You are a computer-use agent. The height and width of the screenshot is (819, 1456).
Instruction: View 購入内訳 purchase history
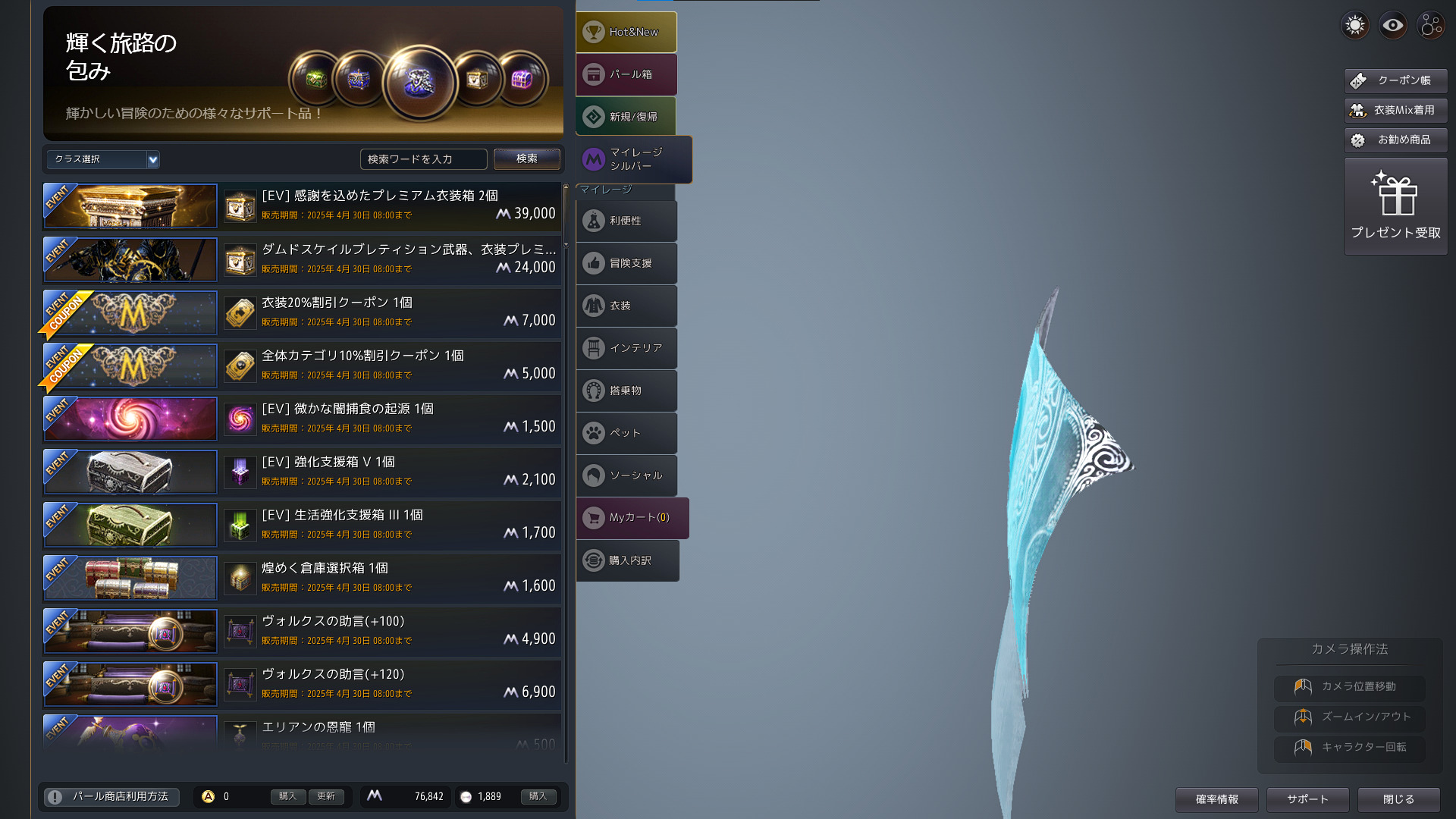click(627, 560)
